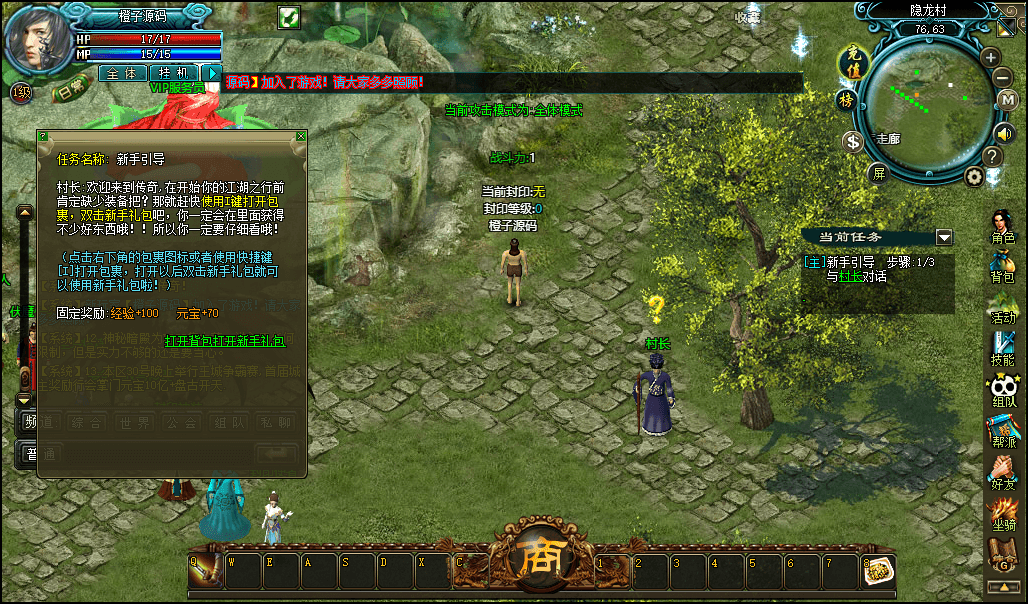Open the 角色 character panel
The image size is (1028, 604).
1002,228
